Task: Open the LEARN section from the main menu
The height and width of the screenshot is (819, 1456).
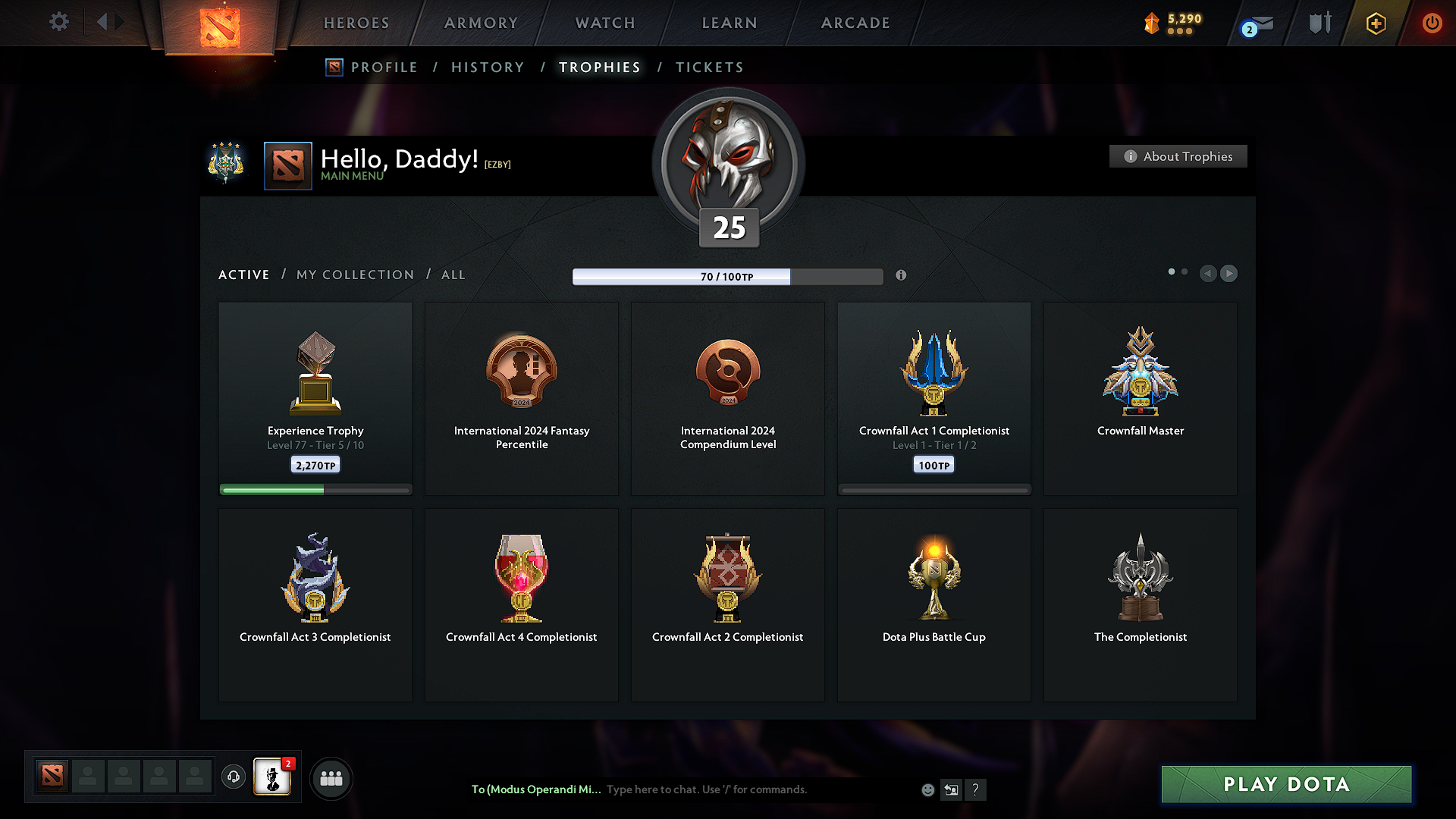Action: click(x=729, y=23)
